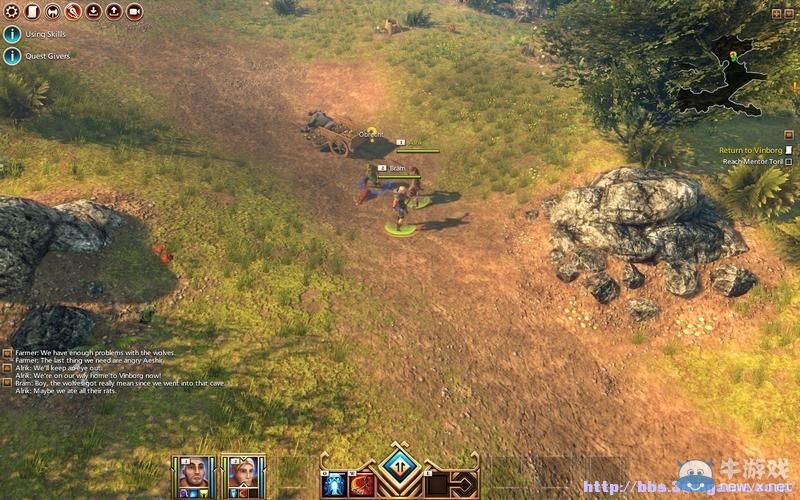Click the download-arrow save icon
The image size is (800, 500).
pos(93,12)
